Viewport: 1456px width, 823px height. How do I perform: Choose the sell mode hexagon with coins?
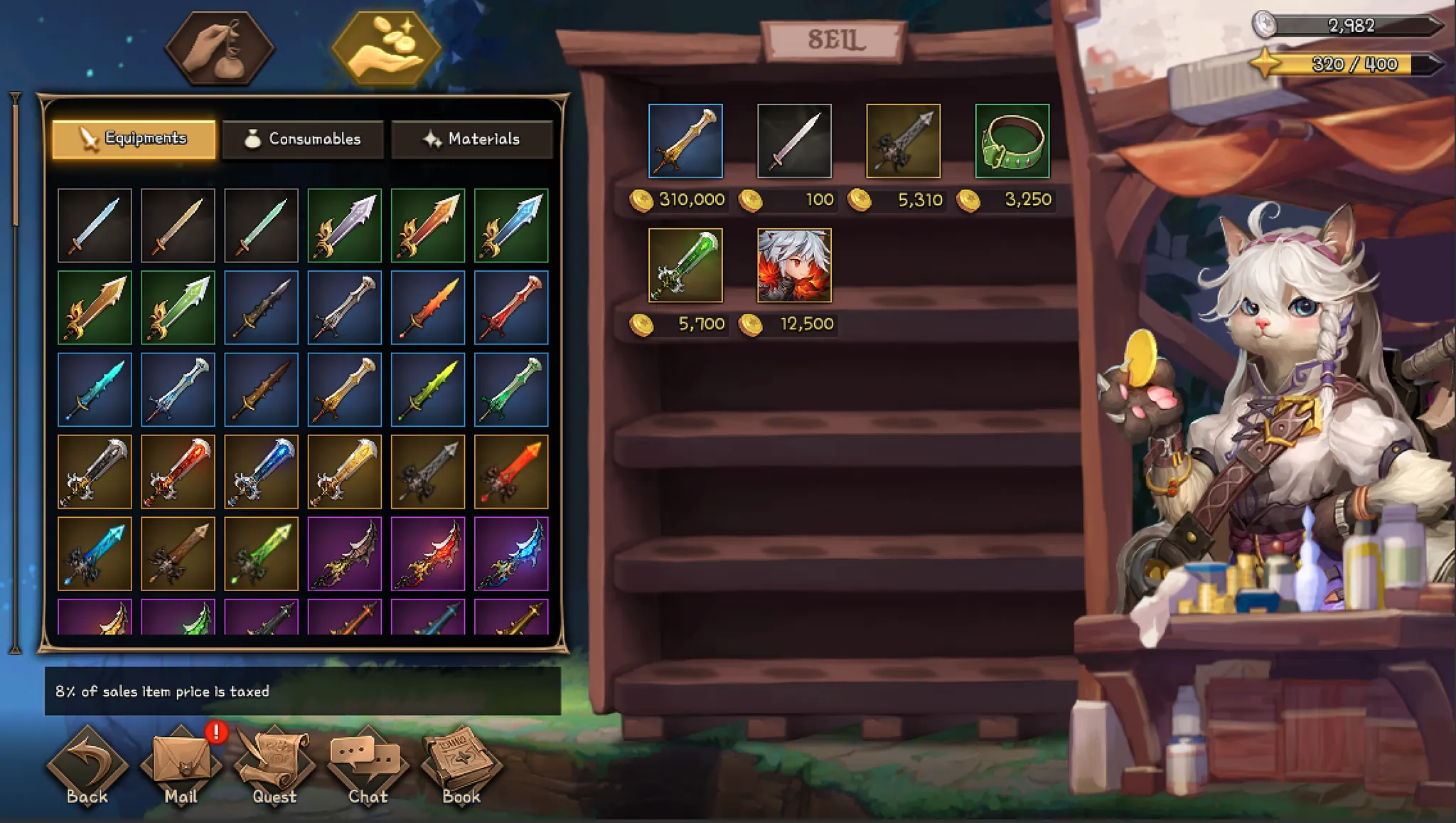[386, 48]
